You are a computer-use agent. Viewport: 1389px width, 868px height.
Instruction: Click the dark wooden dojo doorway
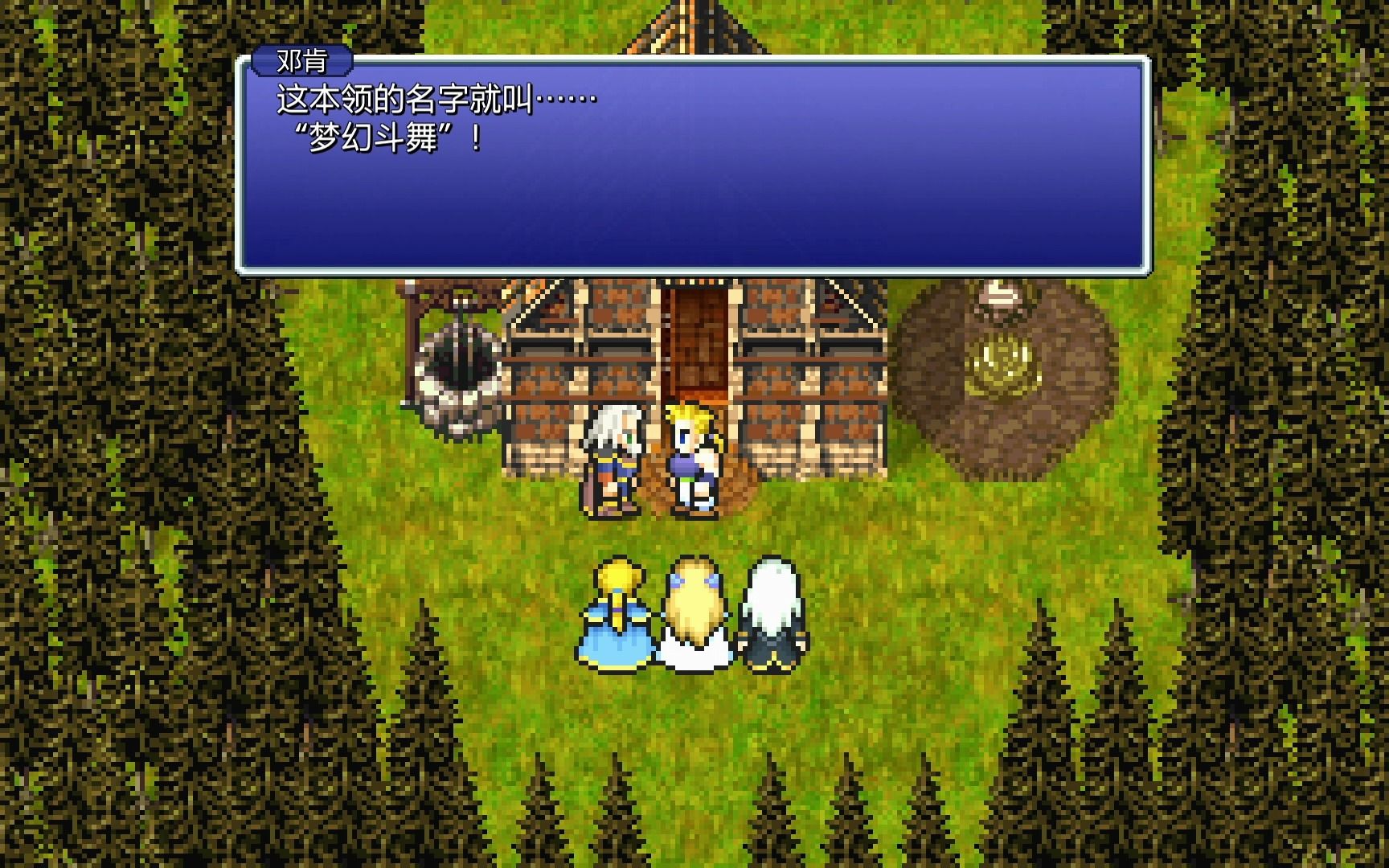point(696,346)
